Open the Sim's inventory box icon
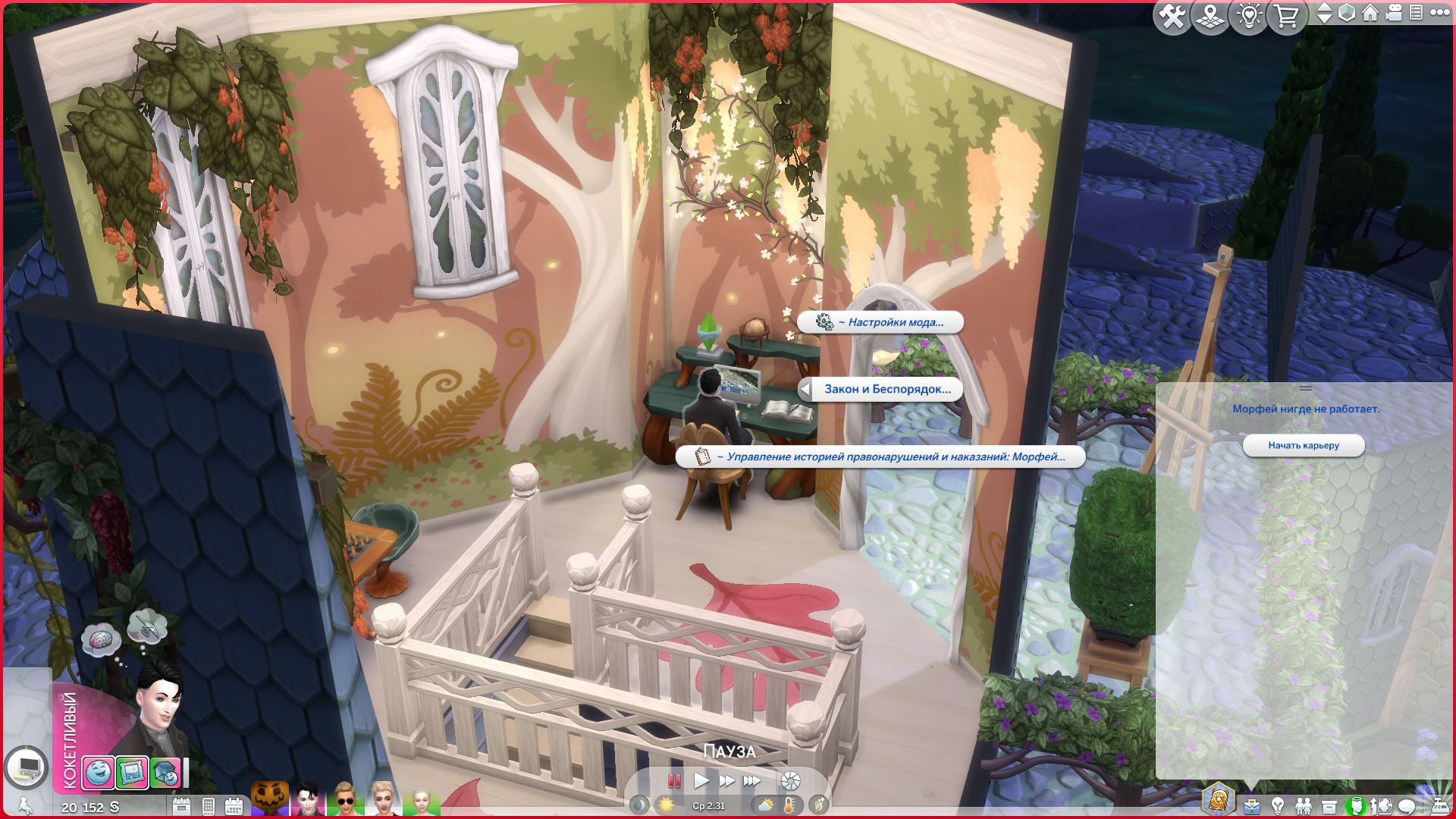Viewport: 1456px width, 819px height. [x=1329, y=806]
